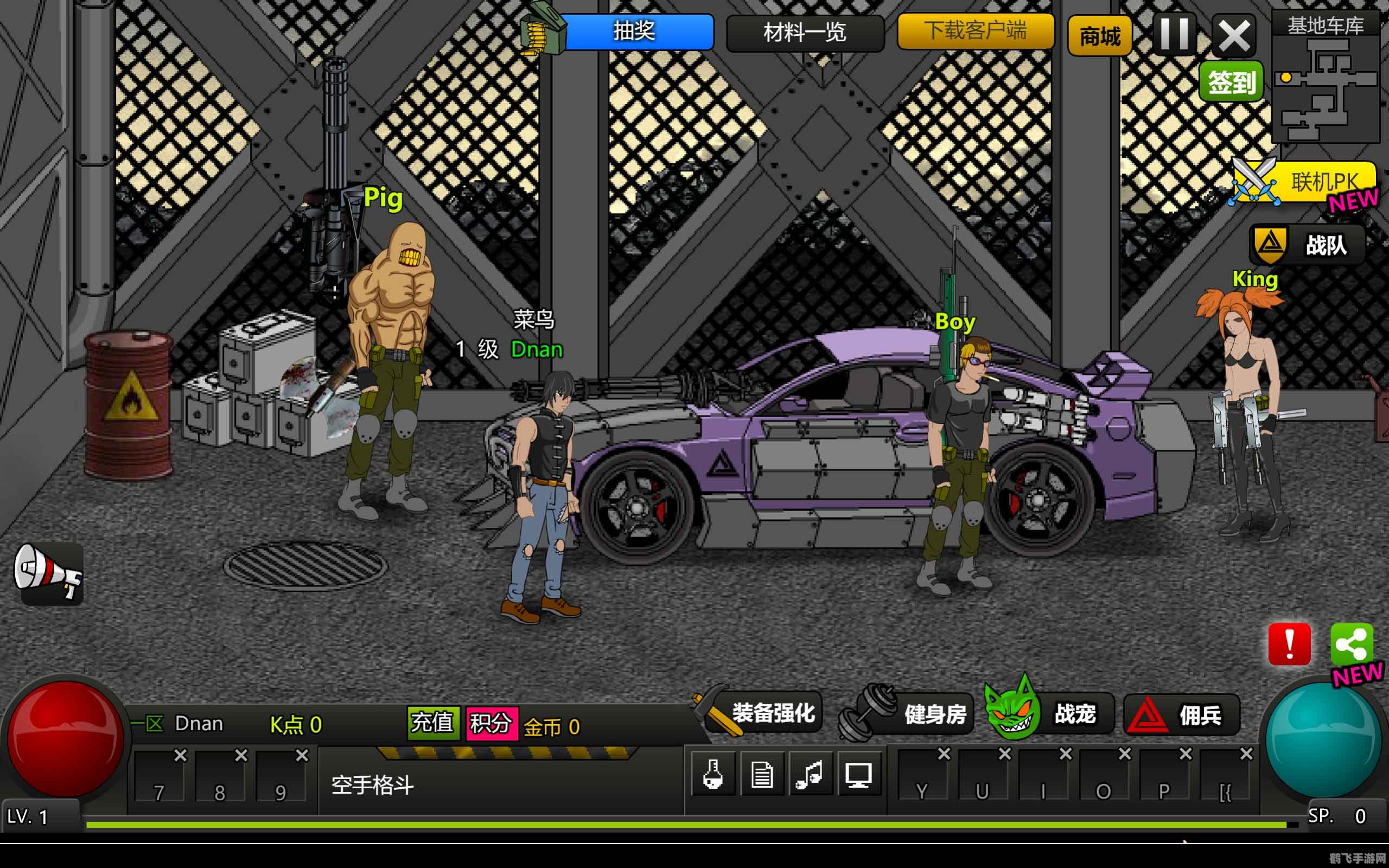1389x868 pixels.
Task: Click the 下载客户端 download button
Action: pos(975,30)
